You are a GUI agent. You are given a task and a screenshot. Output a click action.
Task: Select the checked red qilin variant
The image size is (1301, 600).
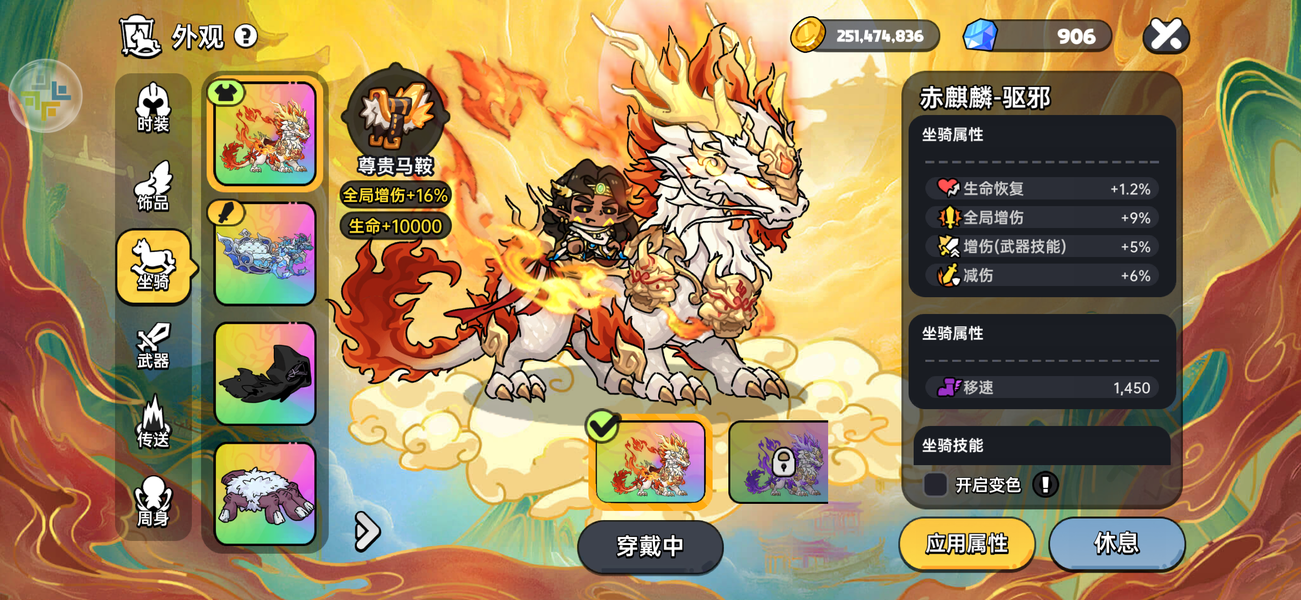click(x=651, y=462)
